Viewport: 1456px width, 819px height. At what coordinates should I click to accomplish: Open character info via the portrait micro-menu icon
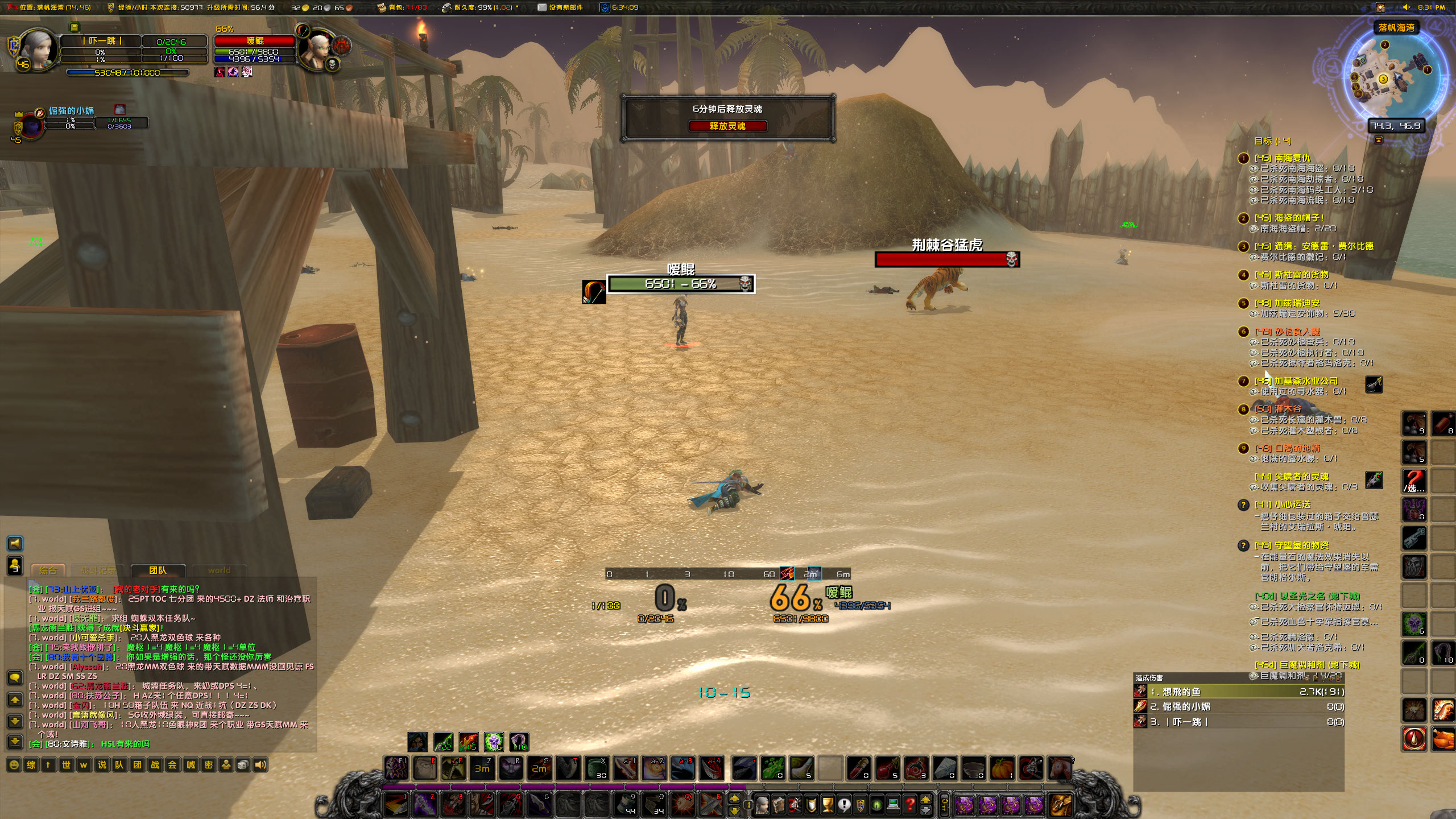tap(762, 805)
